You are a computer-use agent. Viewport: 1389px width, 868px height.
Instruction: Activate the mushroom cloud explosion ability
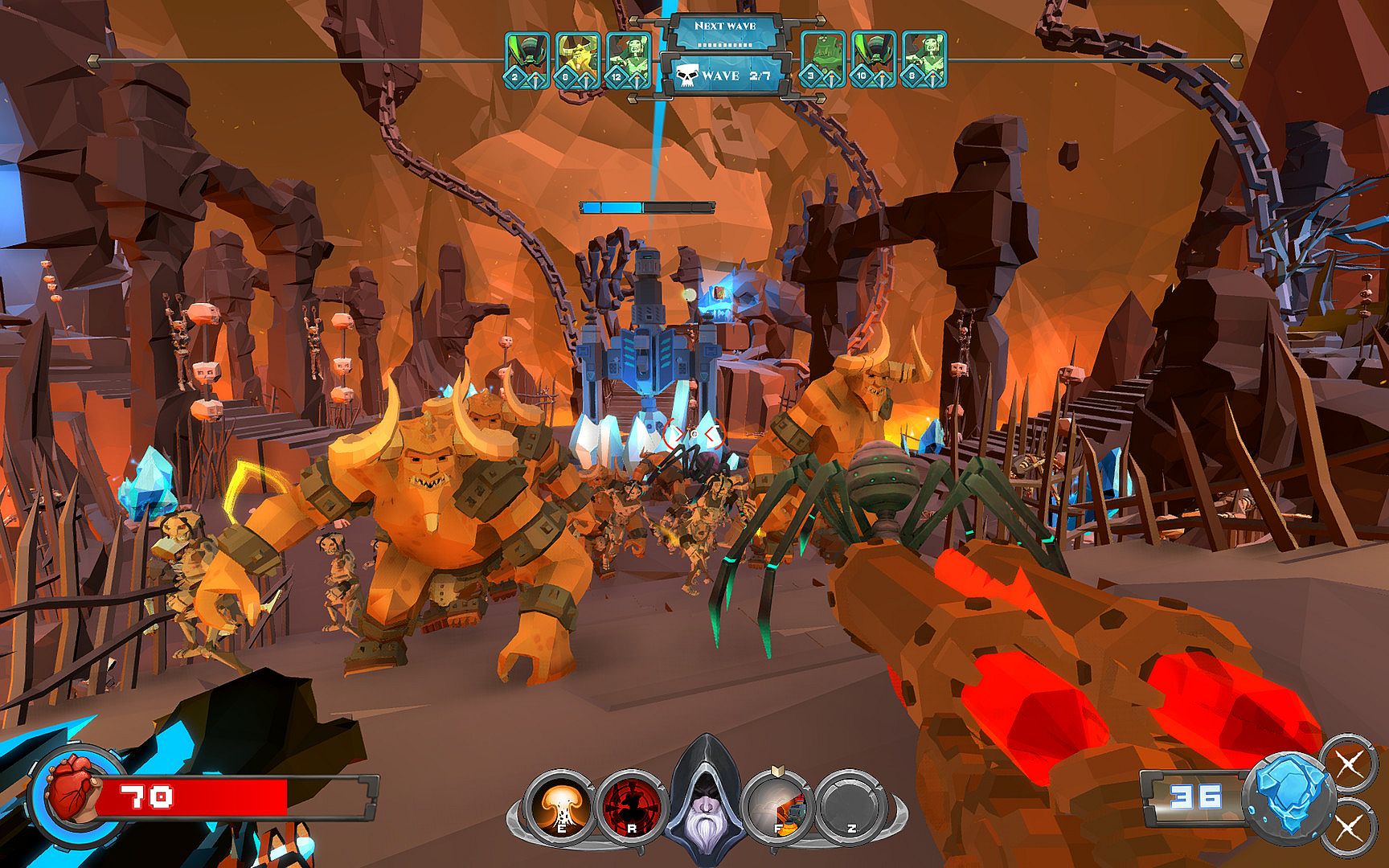point(560,806)
